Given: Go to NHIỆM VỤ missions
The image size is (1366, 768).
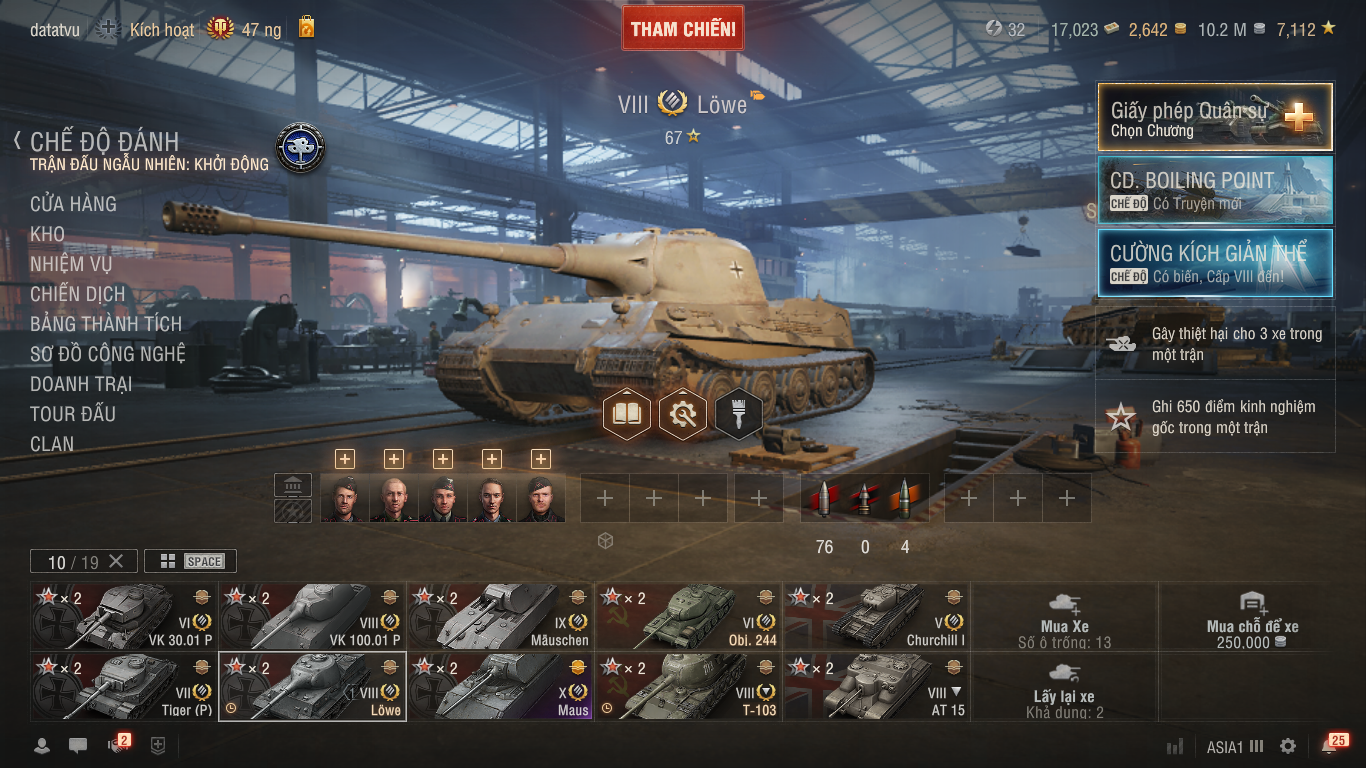Looking at the screenshot, I should pos(71,264).
